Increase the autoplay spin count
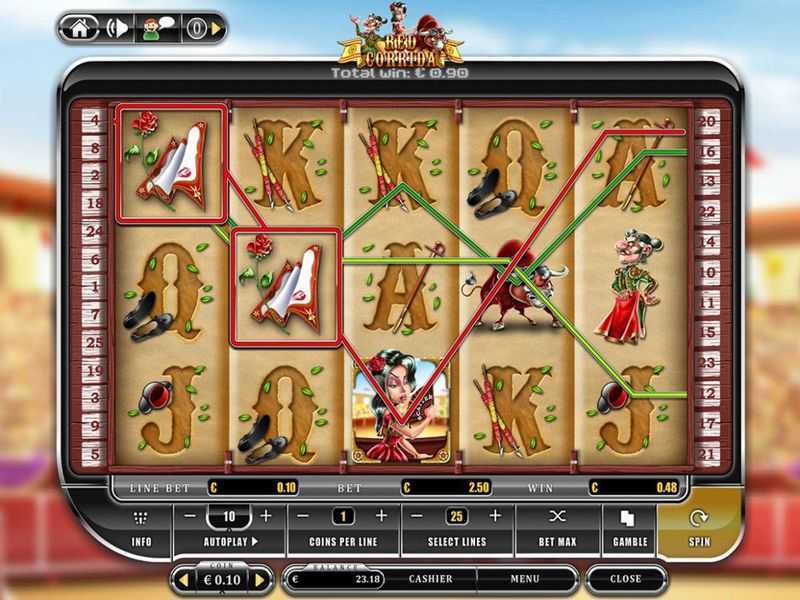Screen dimensions: 800x600 (266, 516)
